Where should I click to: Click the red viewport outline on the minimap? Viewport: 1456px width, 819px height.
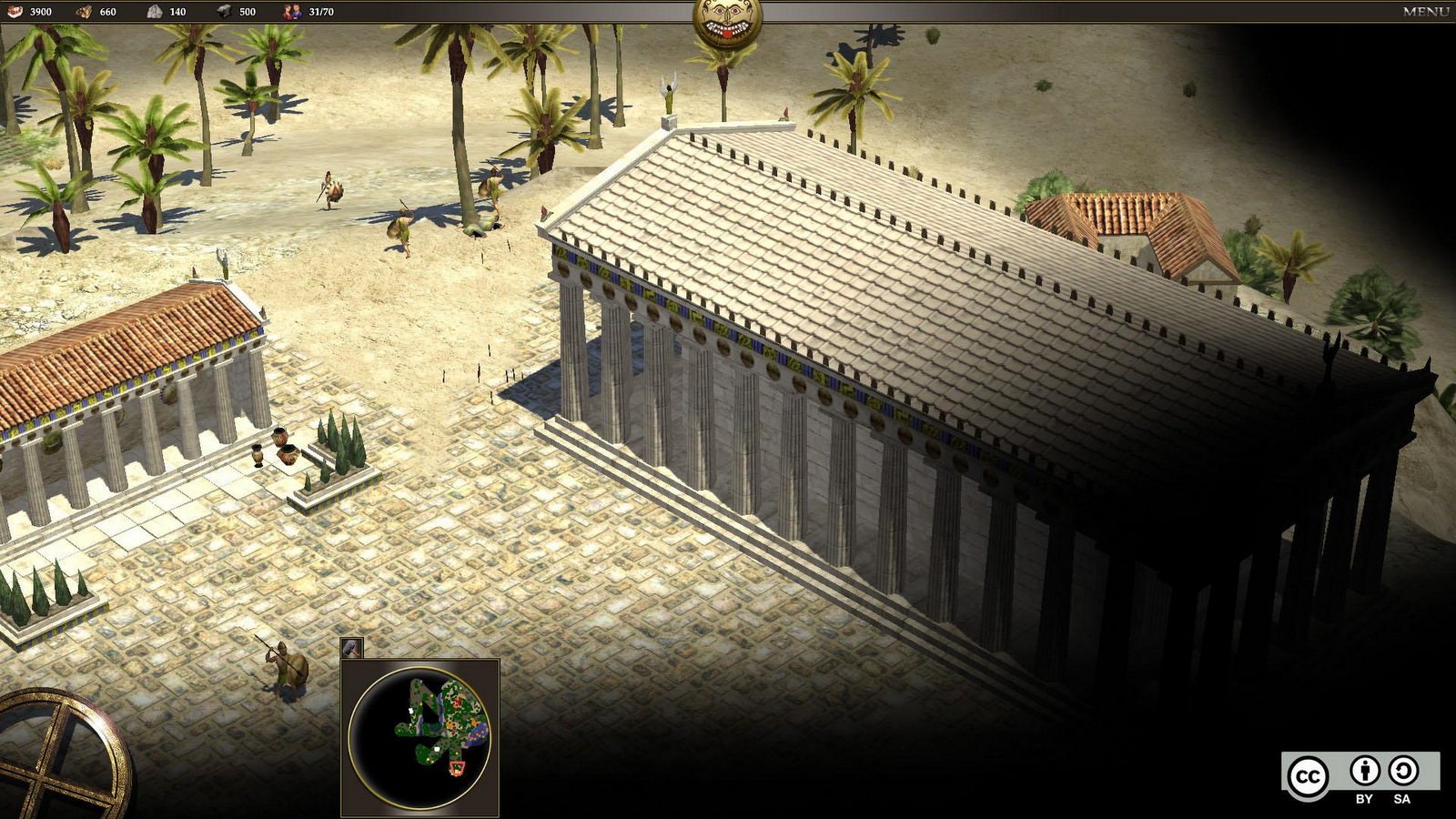click(x=460, y=767)
